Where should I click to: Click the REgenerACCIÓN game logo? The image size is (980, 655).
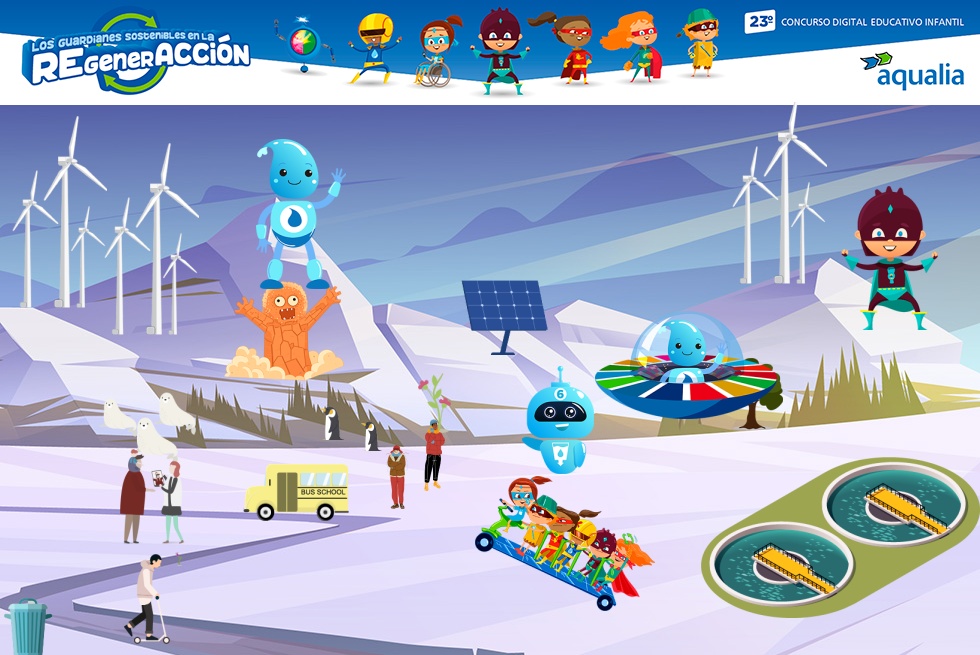[x=136, y=56]
